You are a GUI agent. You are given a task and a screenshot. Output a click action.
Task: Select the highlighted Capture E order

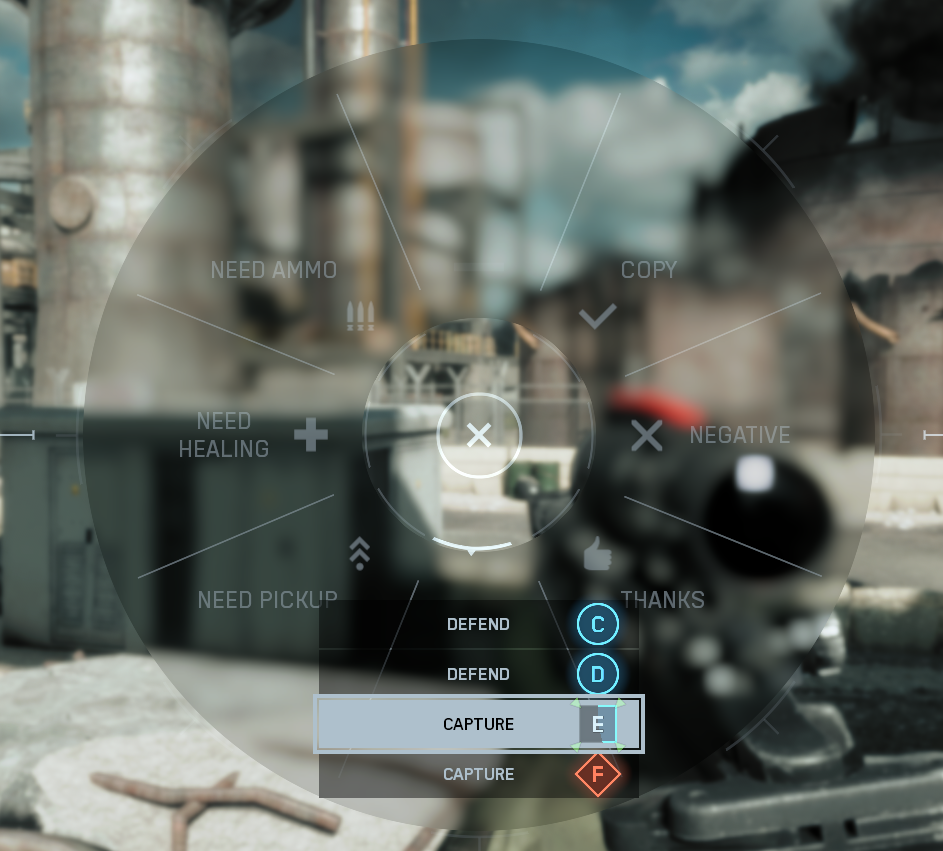pyautogui.click(x=478, y=724)
